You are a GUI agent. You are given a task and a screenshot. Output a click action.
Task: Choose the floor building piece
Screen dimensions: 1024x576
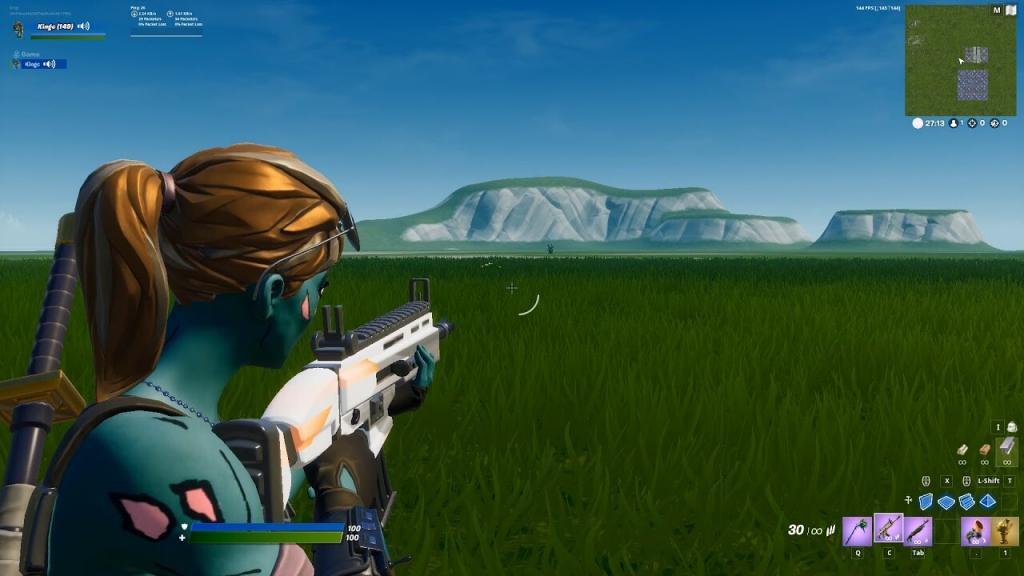coord(946,501)
